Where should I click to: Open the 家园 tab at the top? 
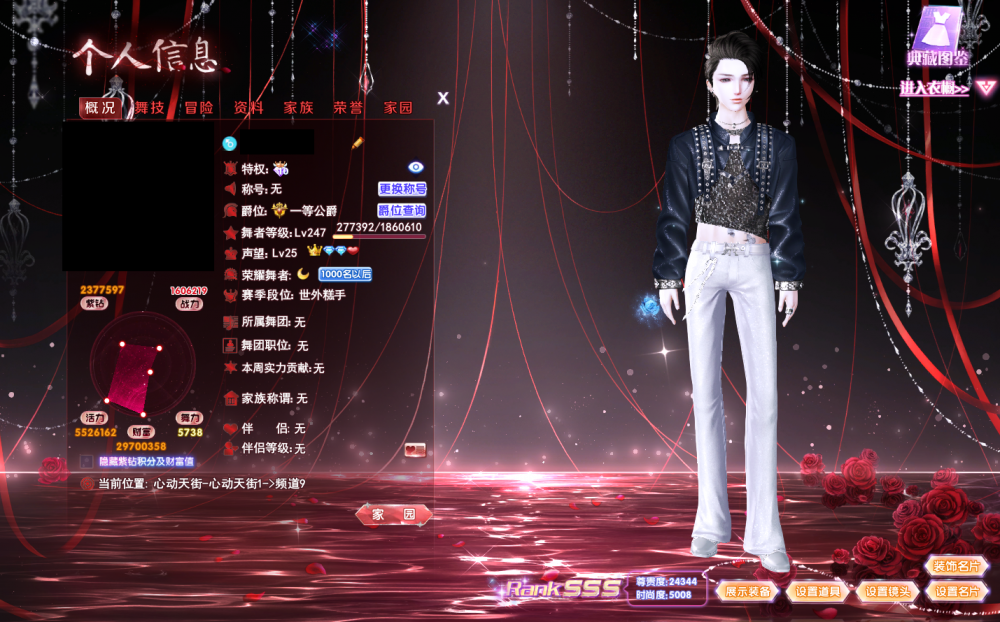click(398, 108)
